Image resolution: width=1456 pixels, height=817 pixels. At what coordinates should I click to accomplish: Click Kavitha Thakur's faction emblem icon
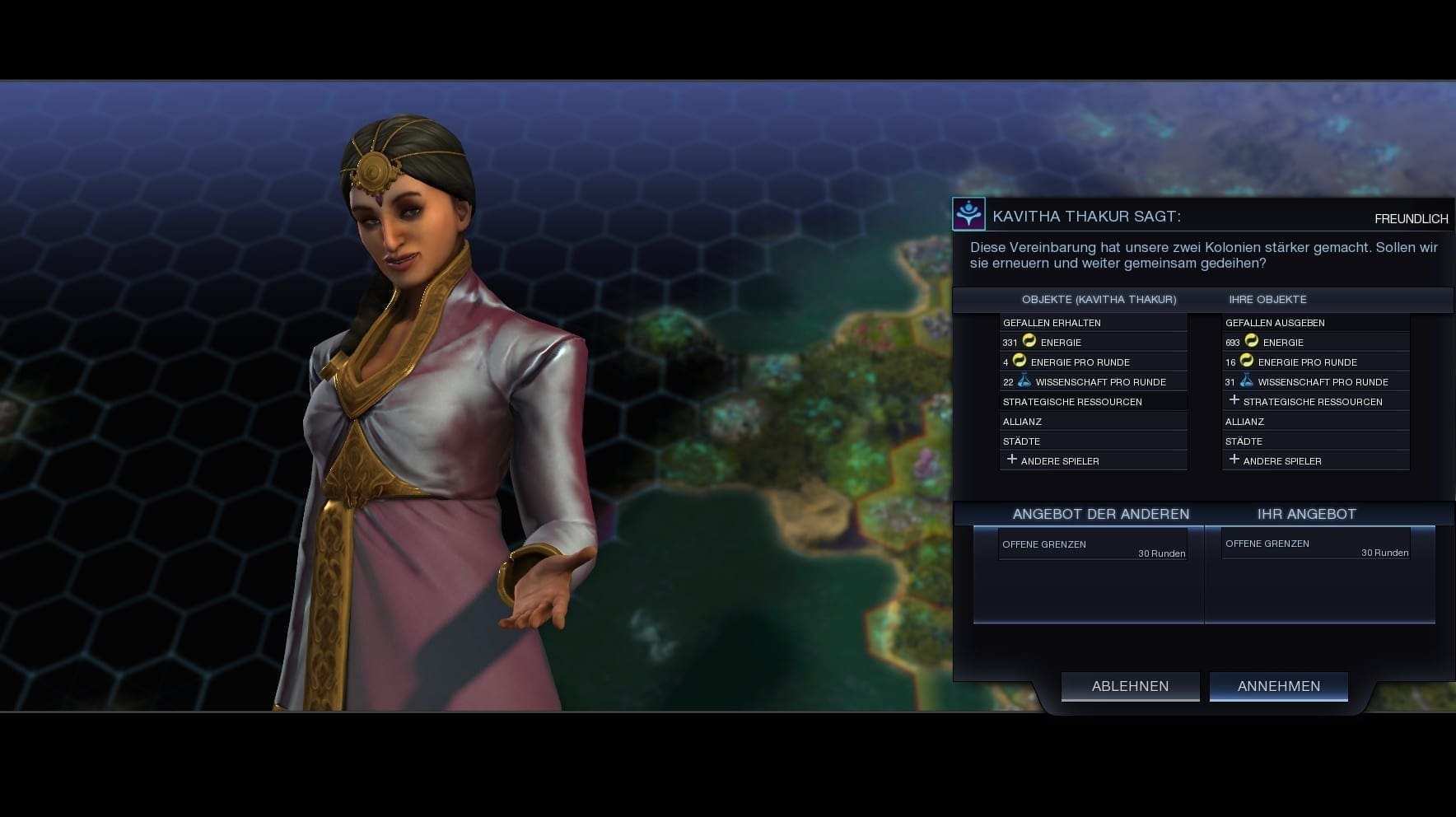pyautogui.click(x=968, y=215)
